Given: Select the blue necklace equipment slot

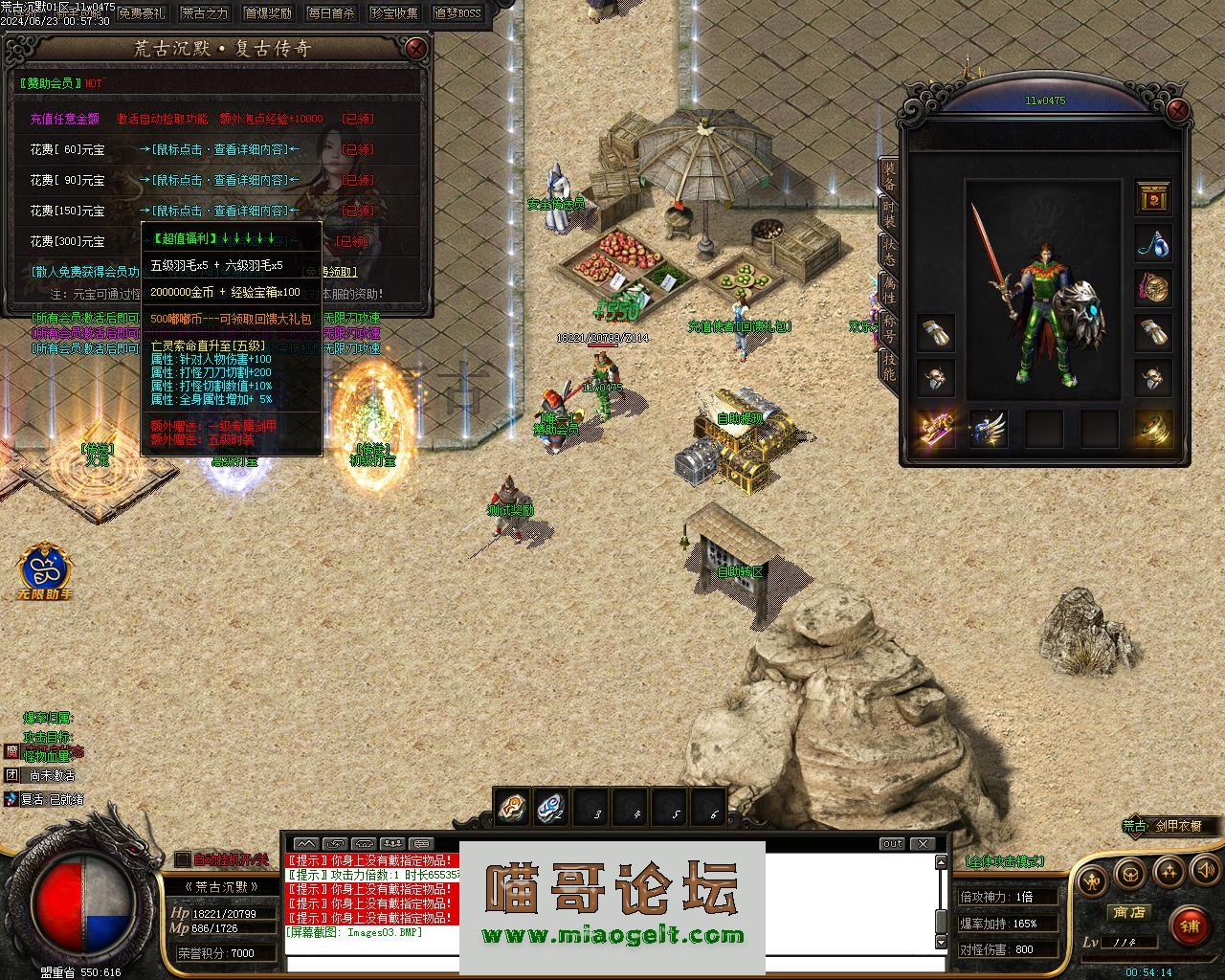Looking at the screenshot, I should [1153, 243].
